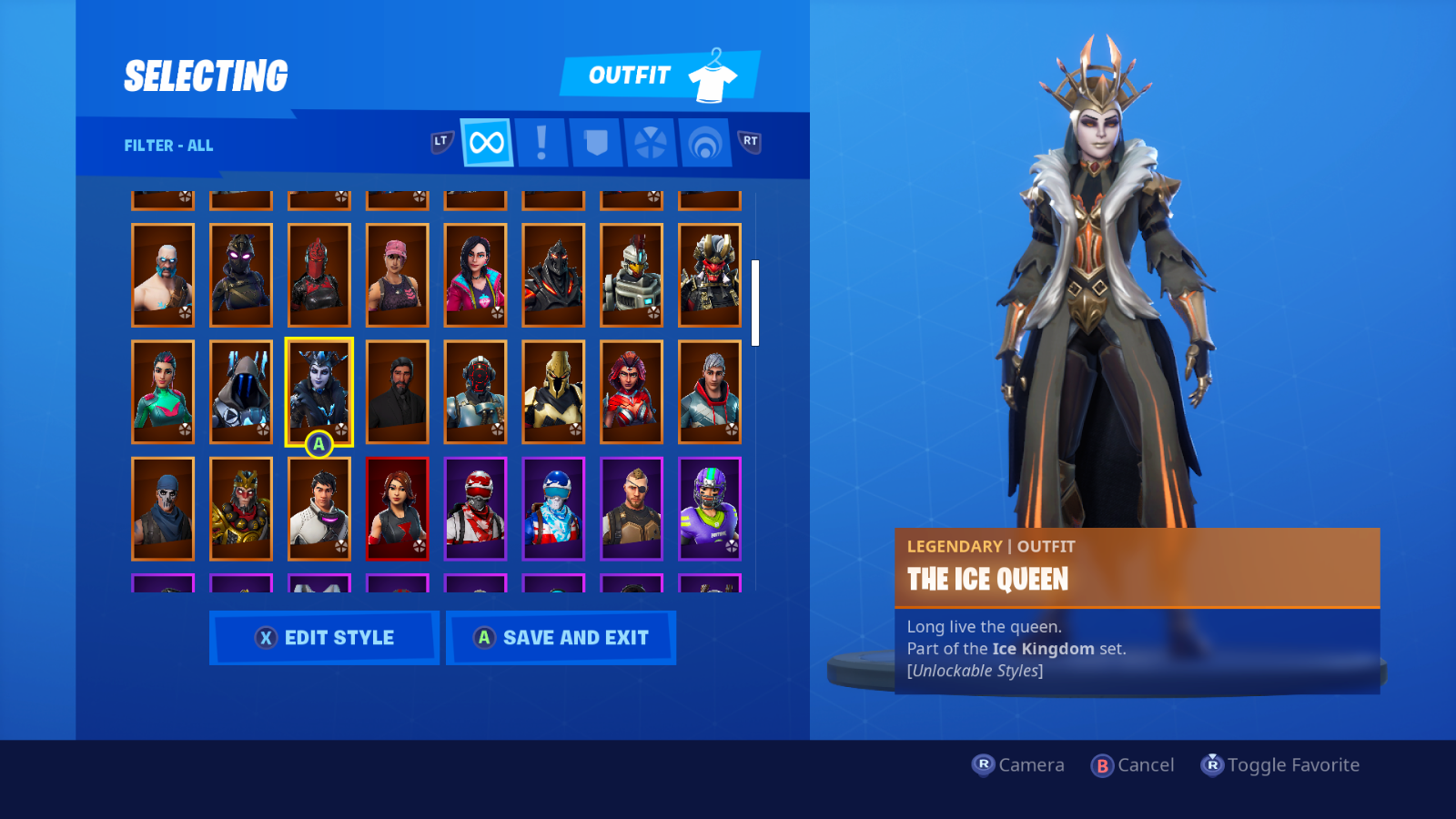
Task: Click the FILTER - ALL label
Action: tap(167, 146)
